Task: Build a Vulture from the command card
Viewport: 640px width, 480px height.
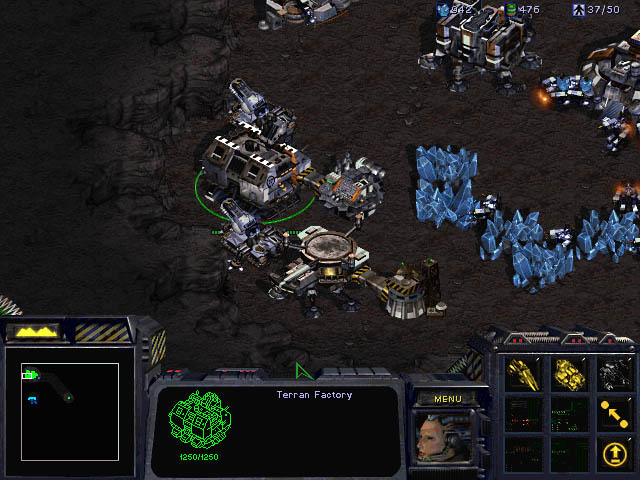Action: coord(525,373)
